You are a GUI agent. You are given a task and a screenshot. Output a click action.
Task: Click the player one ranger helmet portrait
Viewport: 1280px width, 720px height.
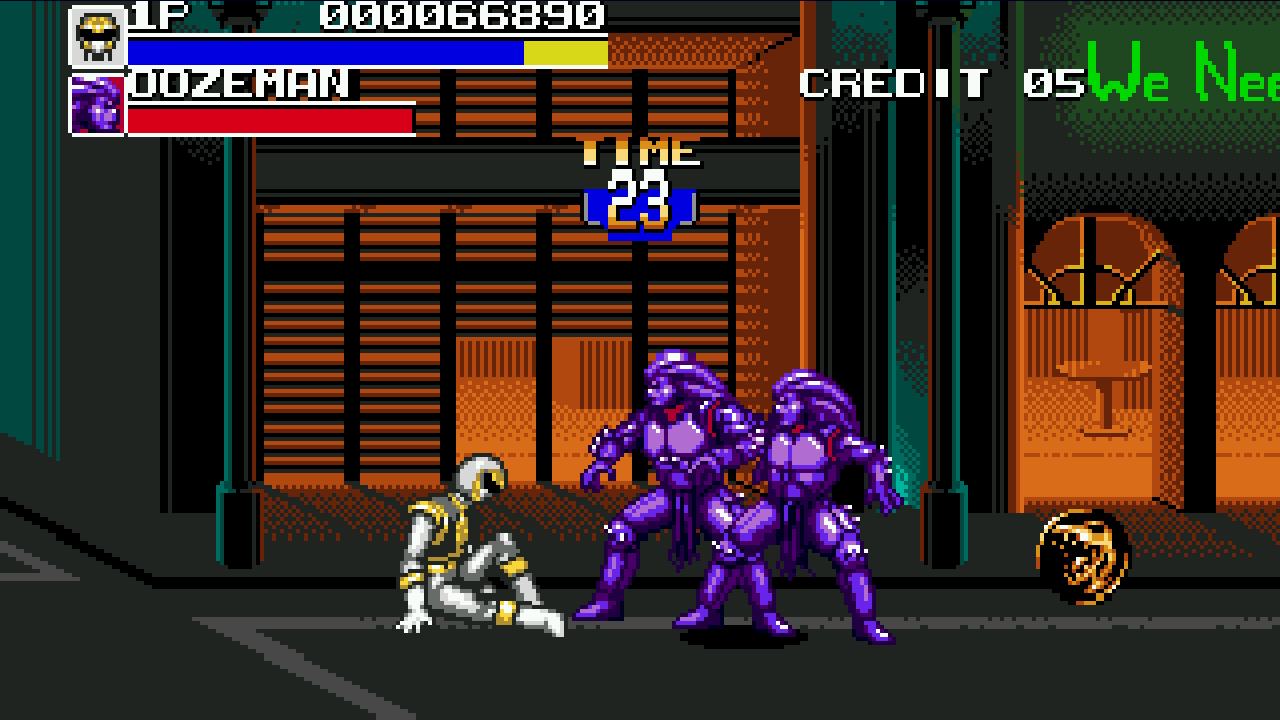pyautogui.click(x=97, y=37)
